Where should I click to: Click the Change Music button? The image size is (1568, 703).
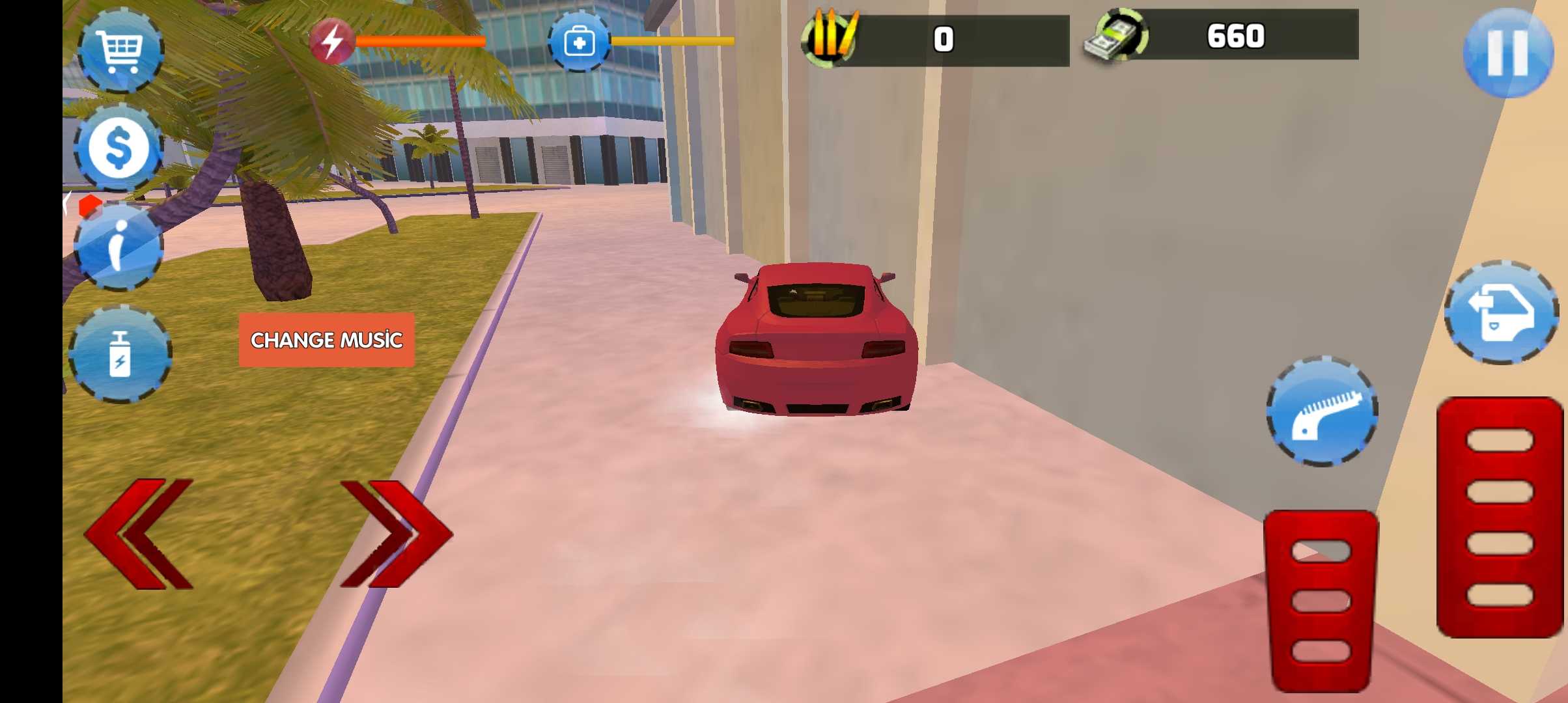[326, 340]
